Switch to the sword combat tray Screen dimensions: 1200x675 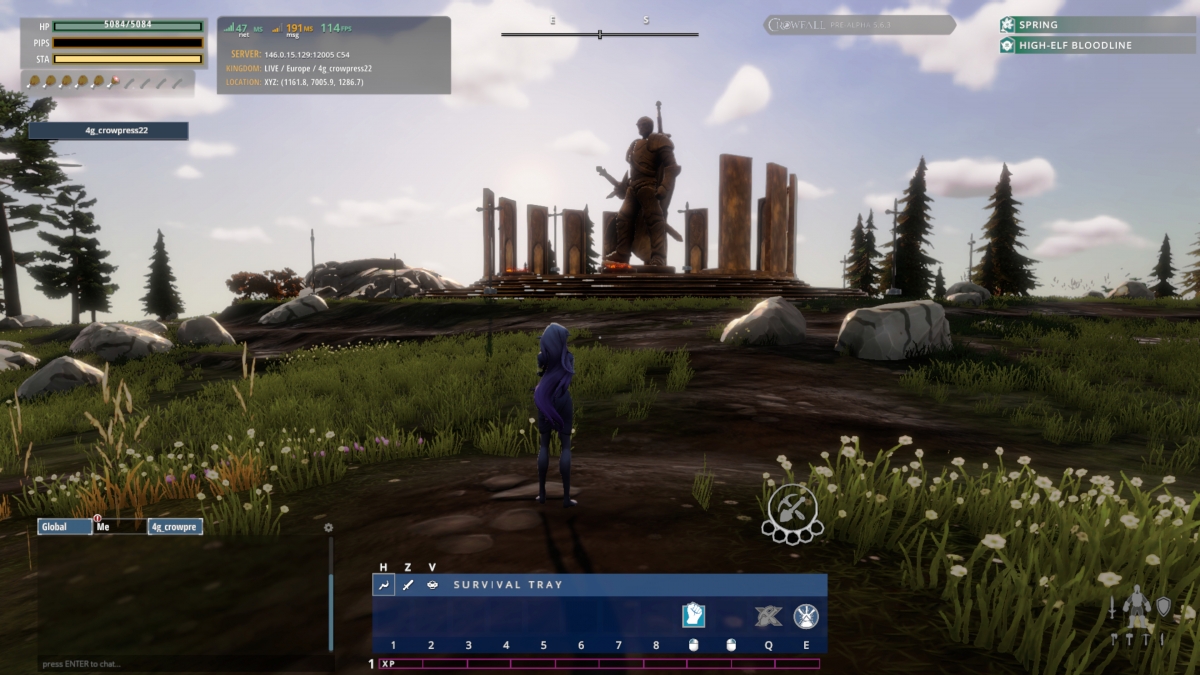click(x=408, y=585)
